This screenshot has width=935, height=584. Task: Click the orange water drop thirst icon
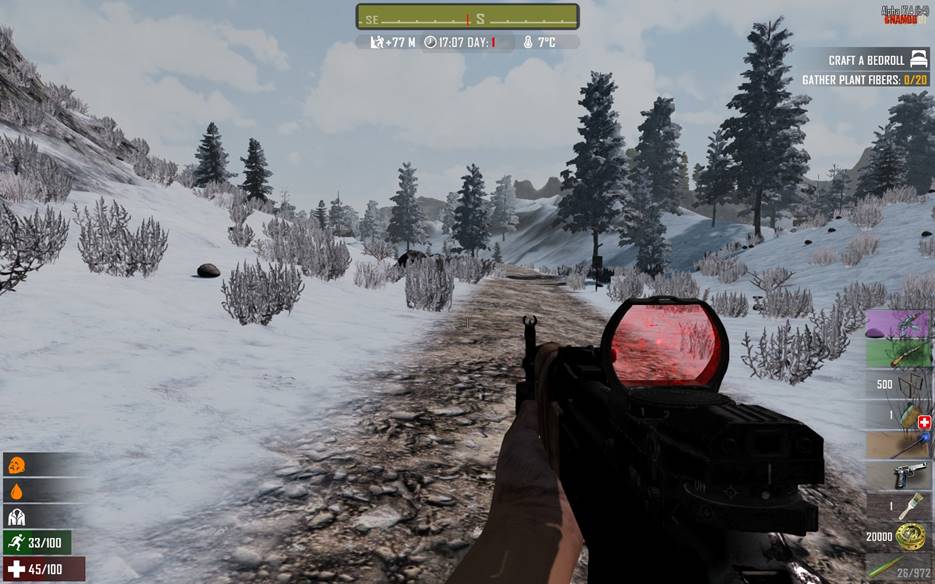coord(16,491)
